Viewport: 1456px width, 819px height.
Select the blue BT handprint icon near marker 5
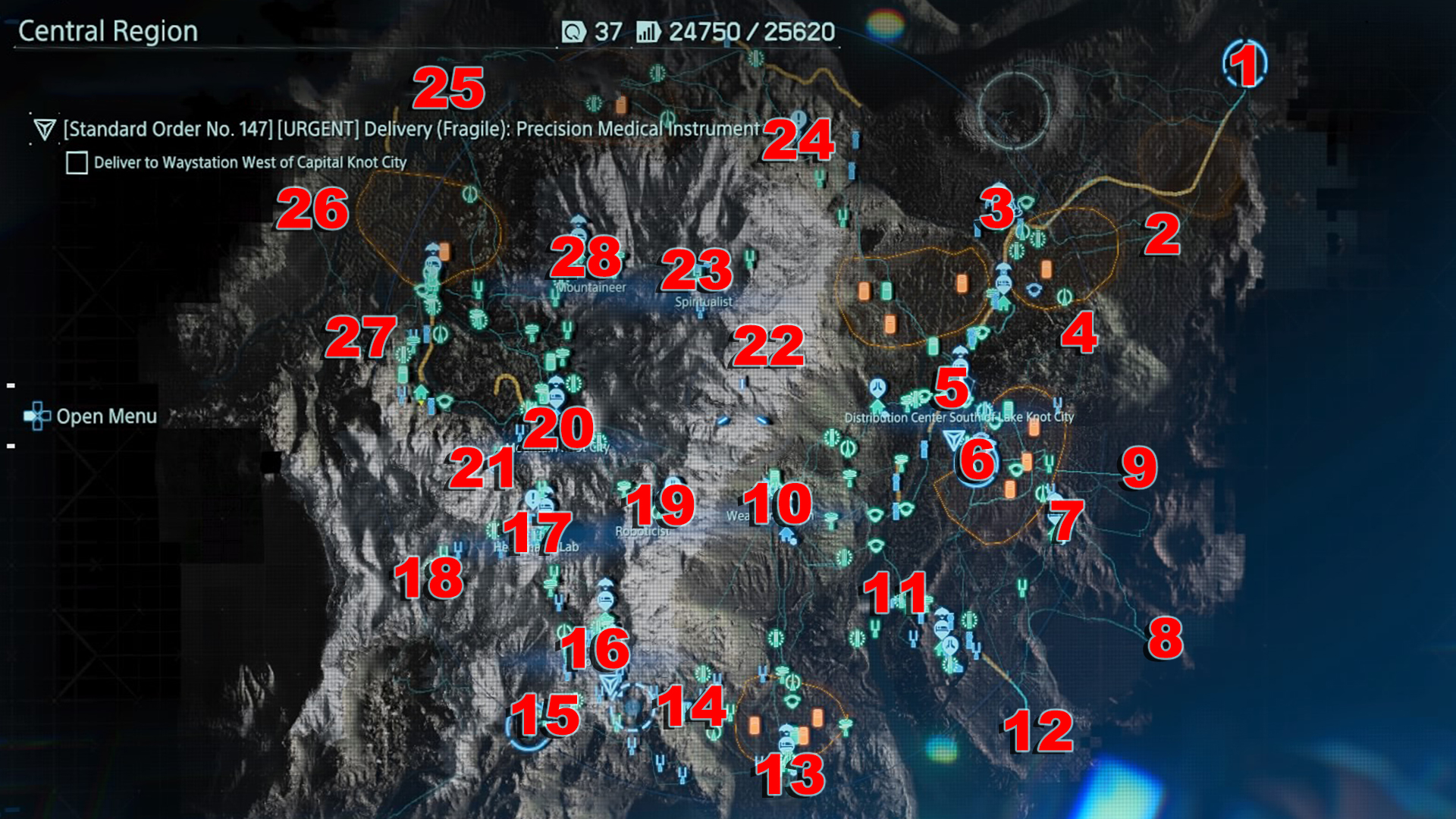point(877,385)
